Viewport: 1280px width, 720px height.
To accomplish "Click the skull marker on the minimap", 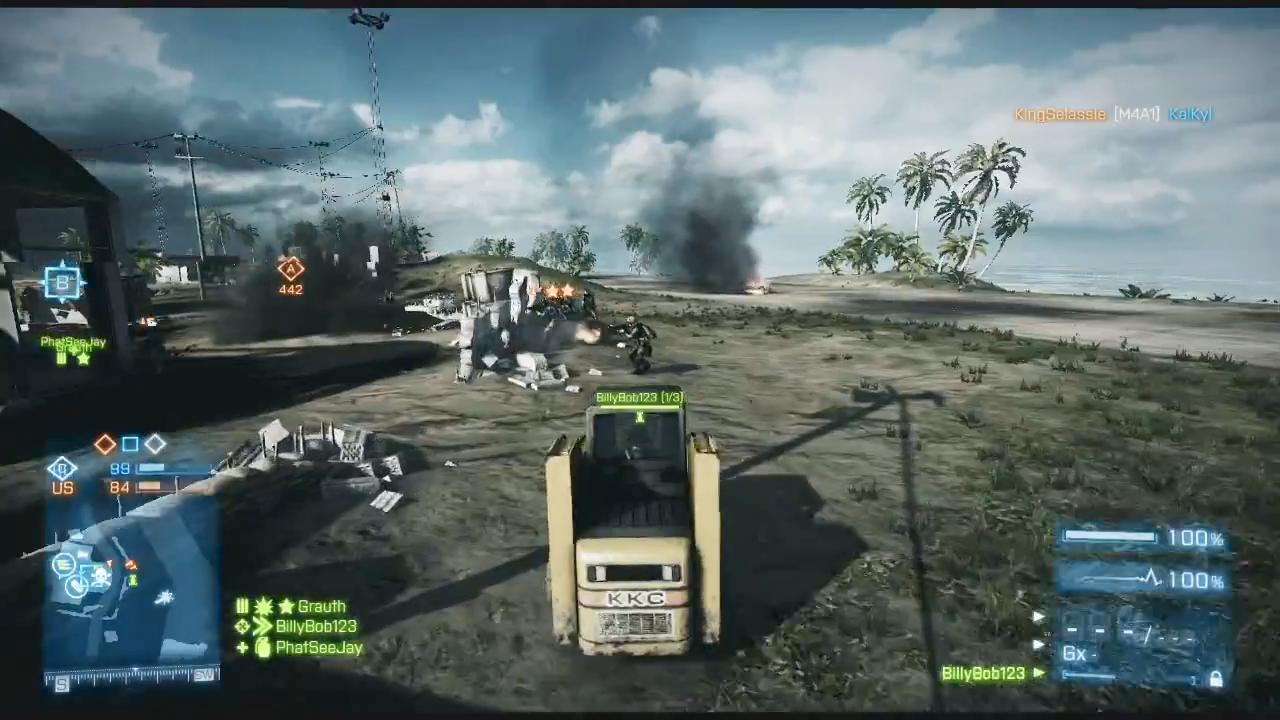I will 100,575.
